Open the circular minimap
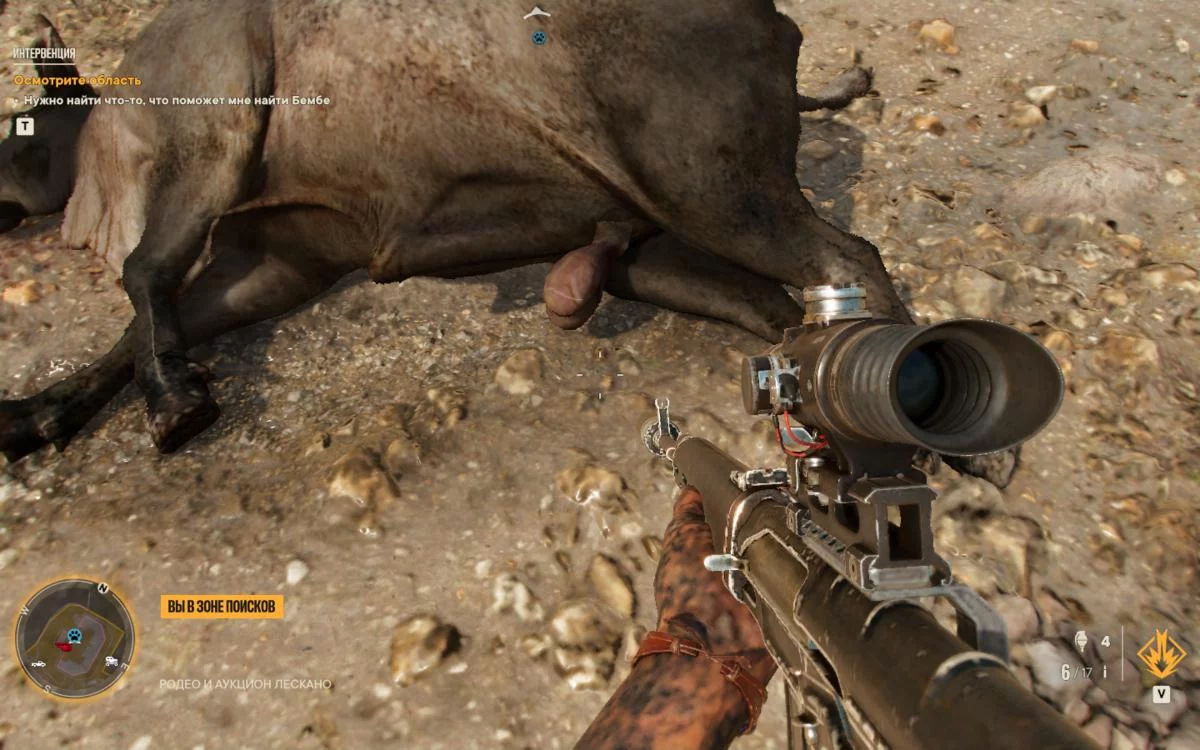Image resolution: width=1200 pixels, height=750 pixels. coord(74,639)
